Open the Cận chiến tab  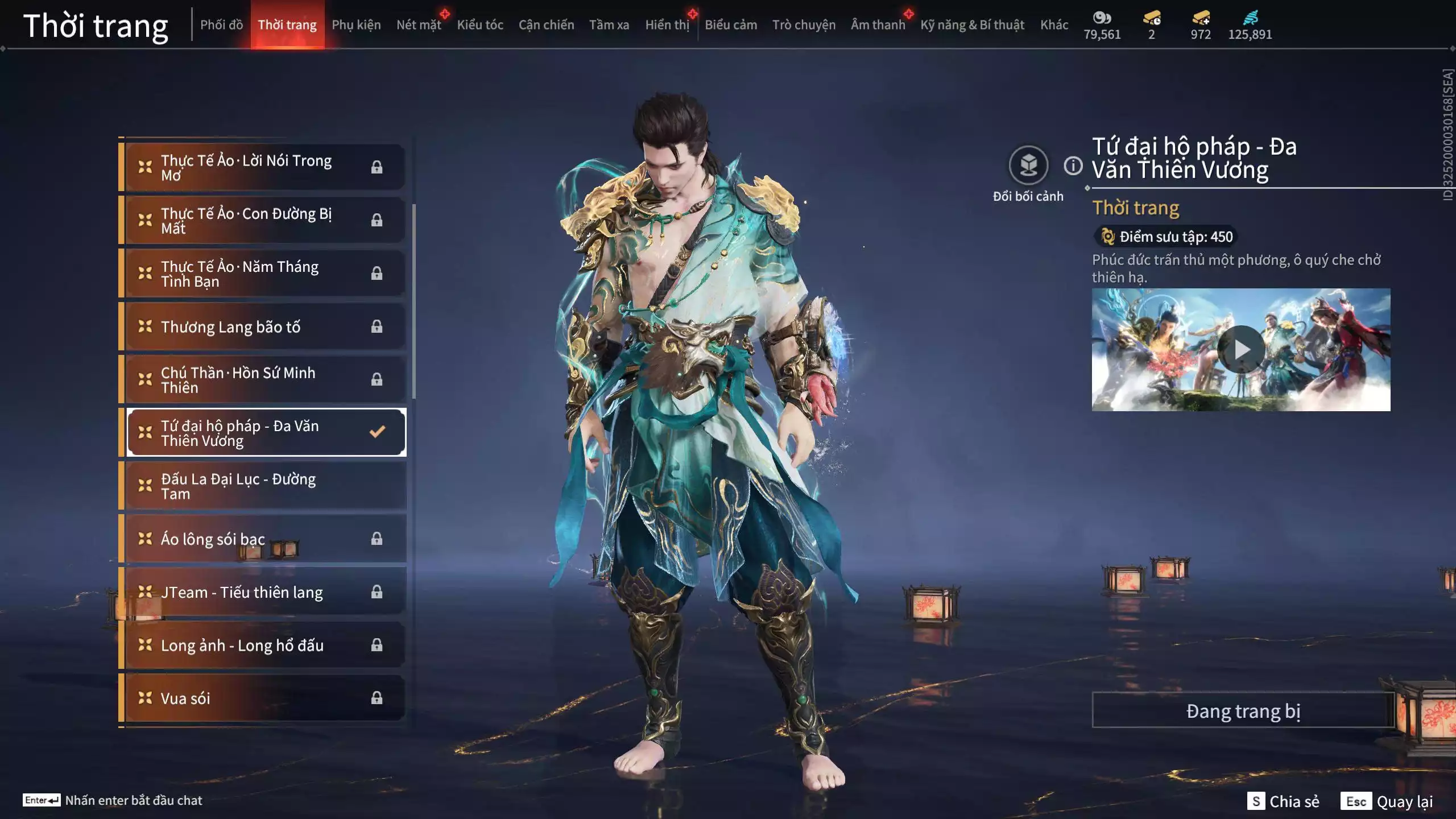[546, 25]
